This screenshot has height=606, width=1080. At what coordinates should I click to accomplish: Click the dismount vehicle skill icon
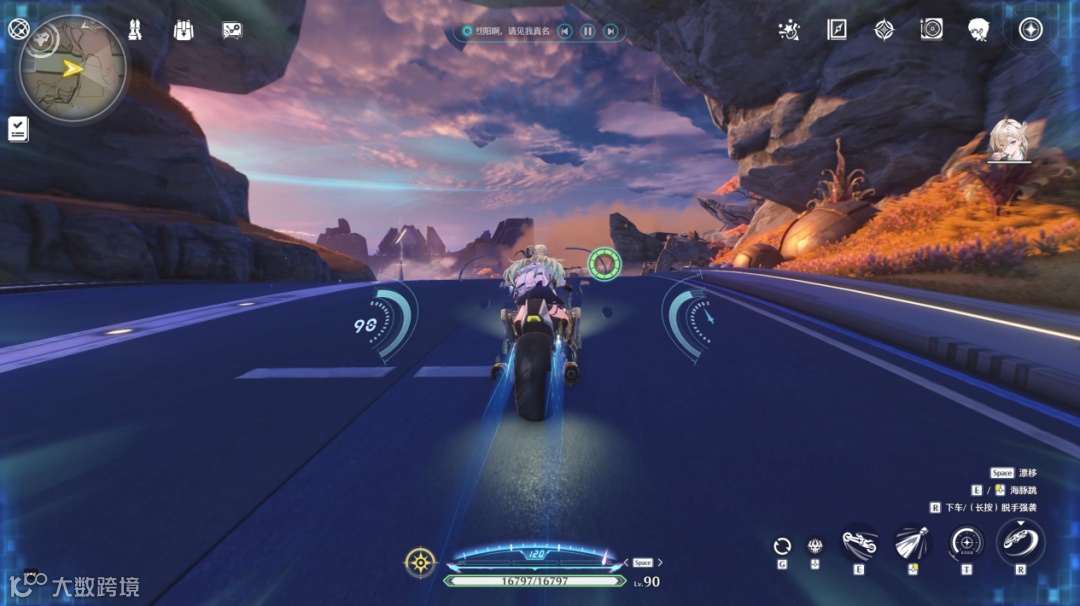[1020, 543]
